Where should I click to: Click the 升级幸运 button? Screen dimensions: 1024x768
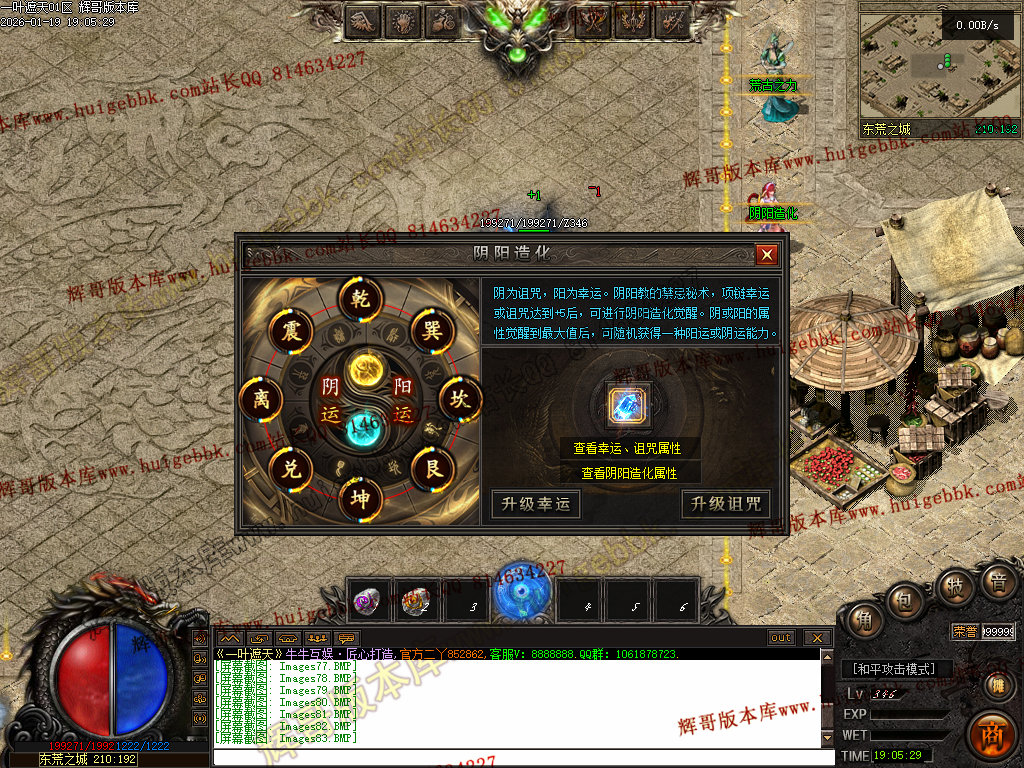(535, 504)
